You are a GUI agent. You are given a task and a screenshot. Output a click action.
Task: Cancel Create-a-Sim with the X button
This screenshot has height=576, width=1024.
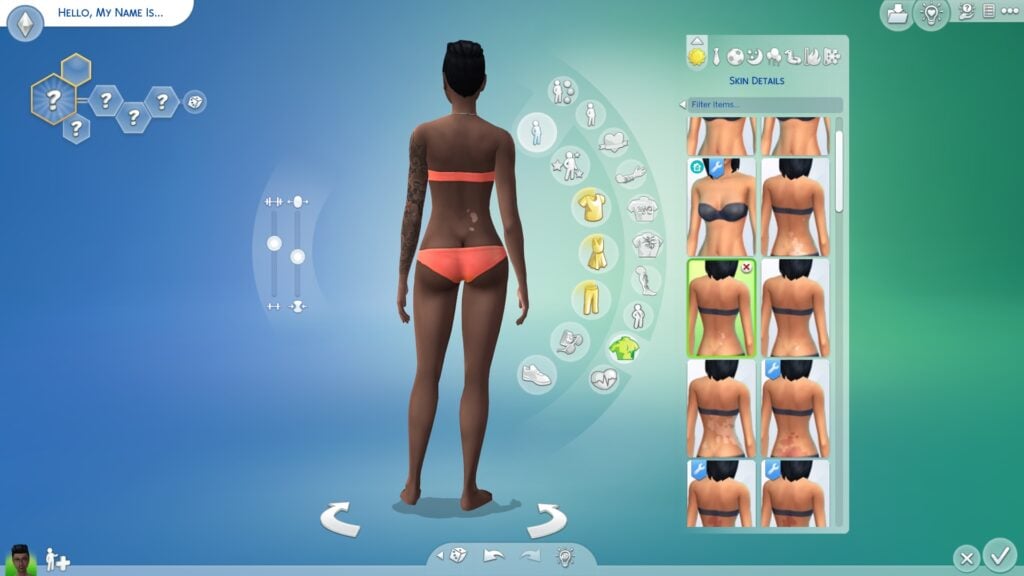click(965, 557)
